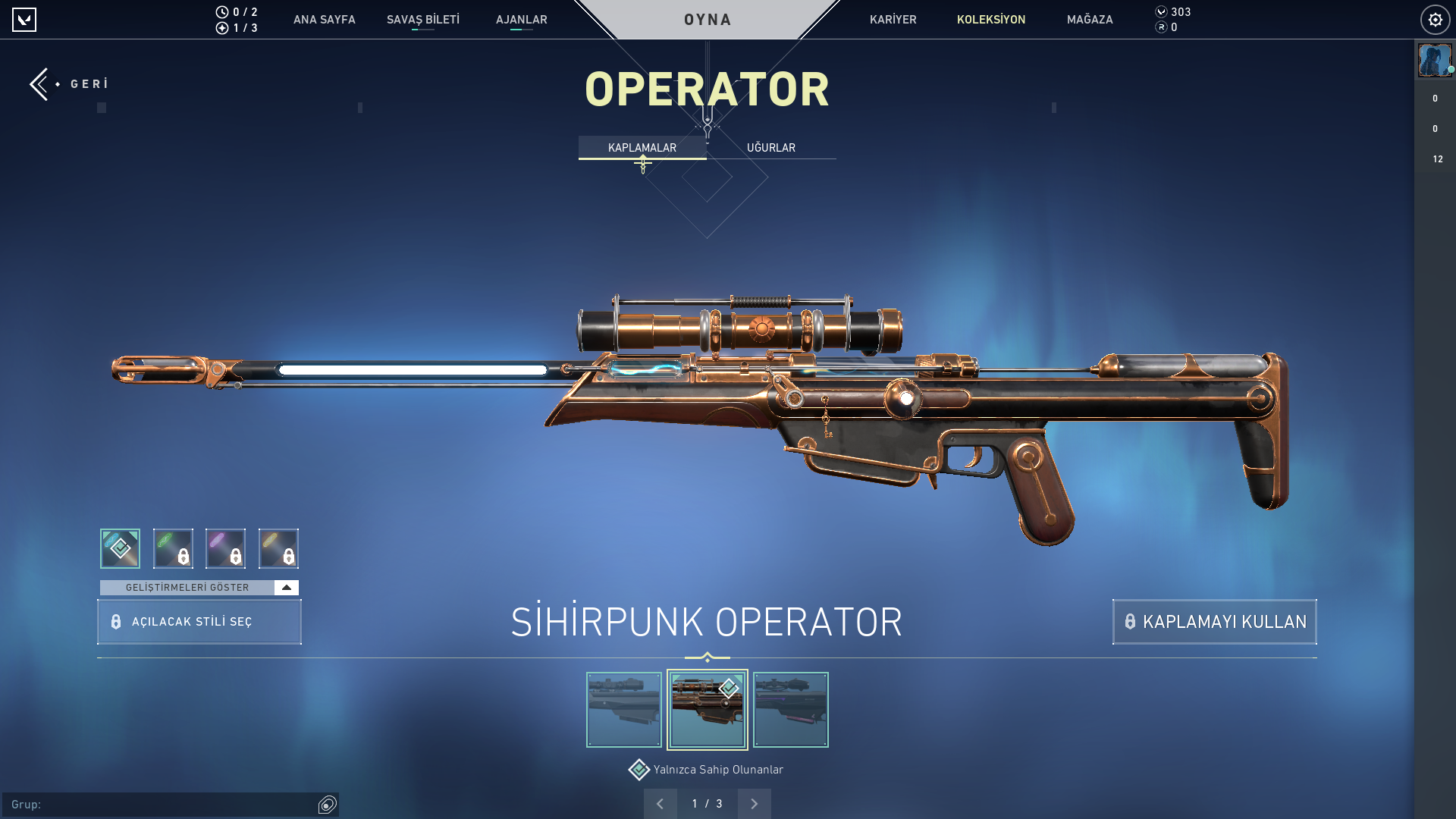Image resolution: width=1456 pixels, height=819 pixels.
Task: Open the MAĞAZA store menu
Action: [x=1089, y=20]
